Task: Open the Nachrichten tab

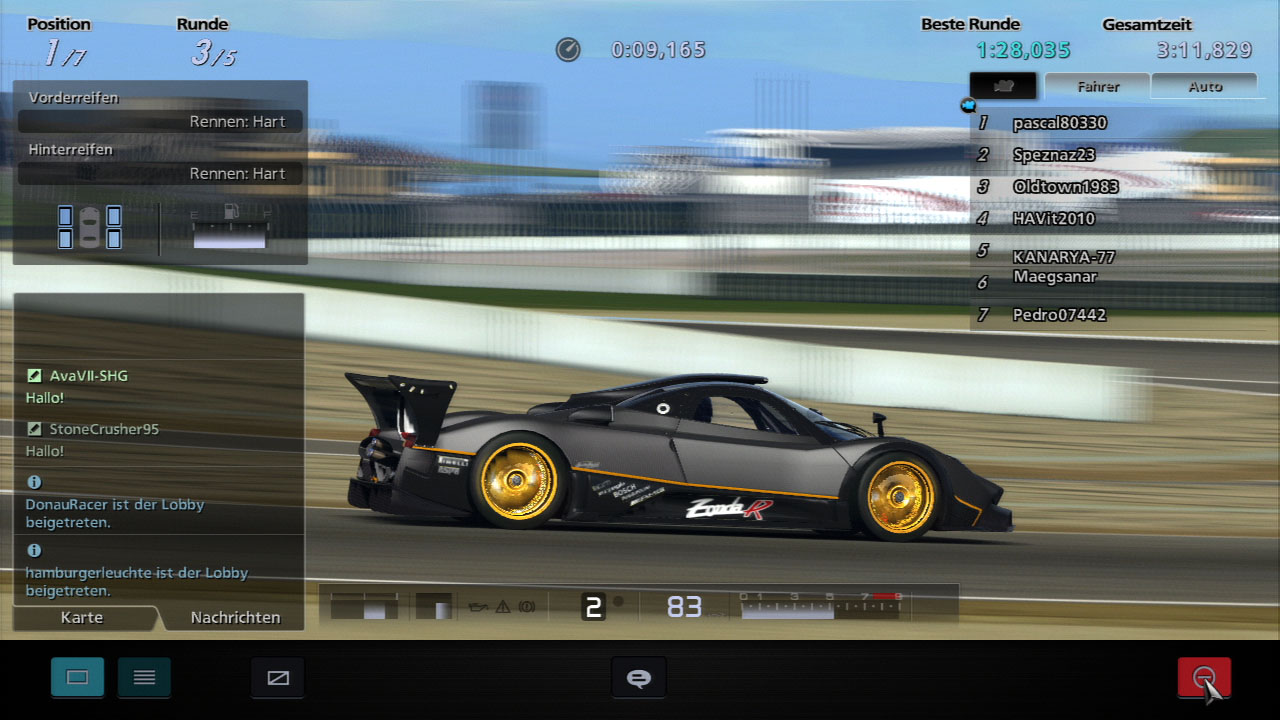Action: [x=235, y=617]
